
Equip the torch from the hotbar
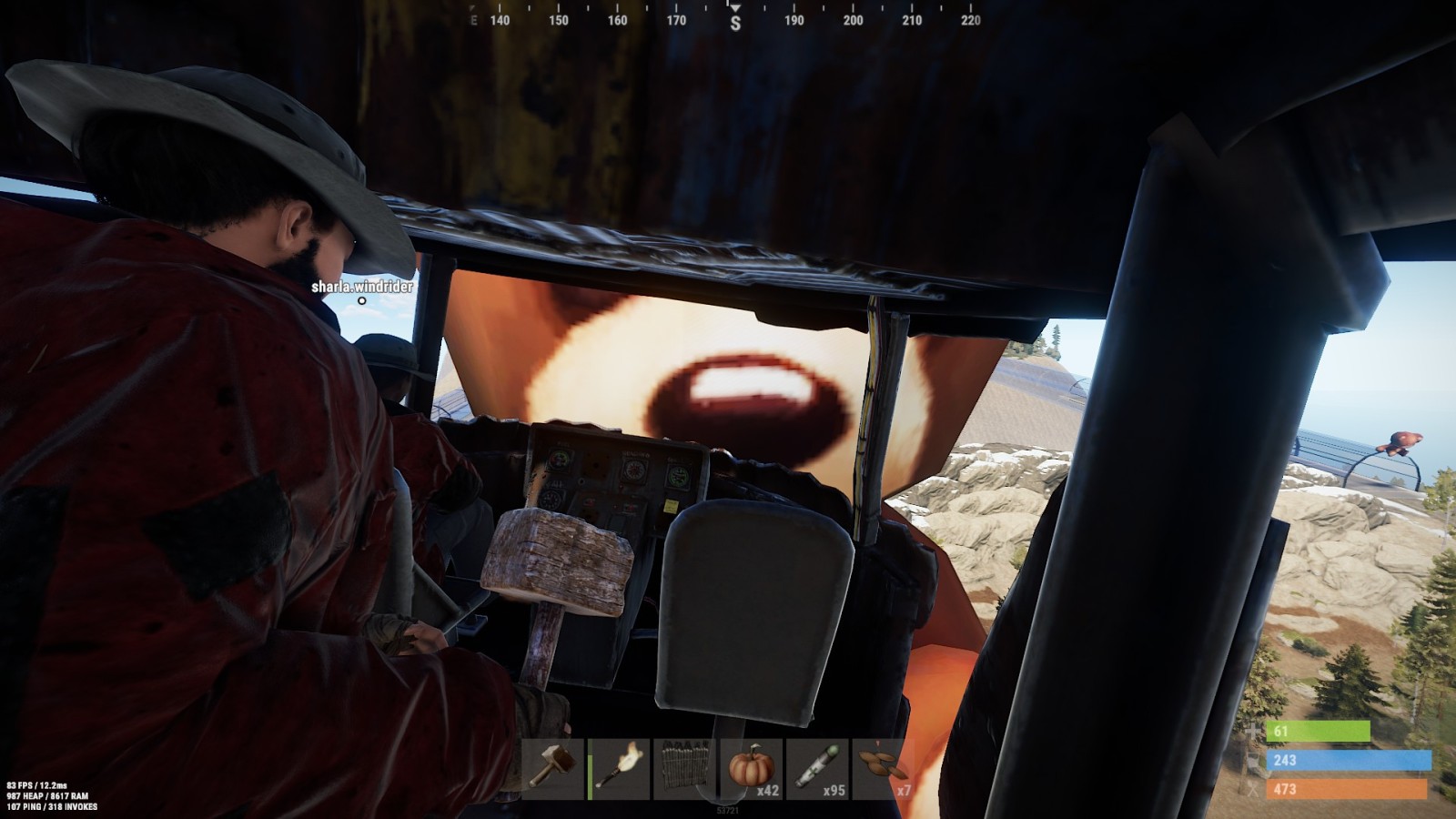(x=620, y=769)
